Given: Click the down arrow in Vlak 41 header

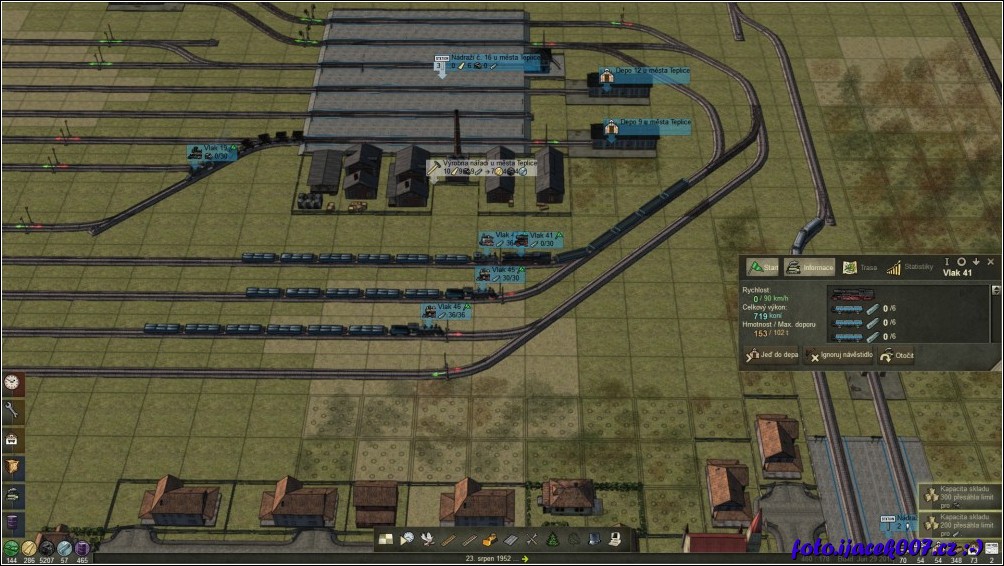Looking at the screenshot, I should (x=976, y=261).
